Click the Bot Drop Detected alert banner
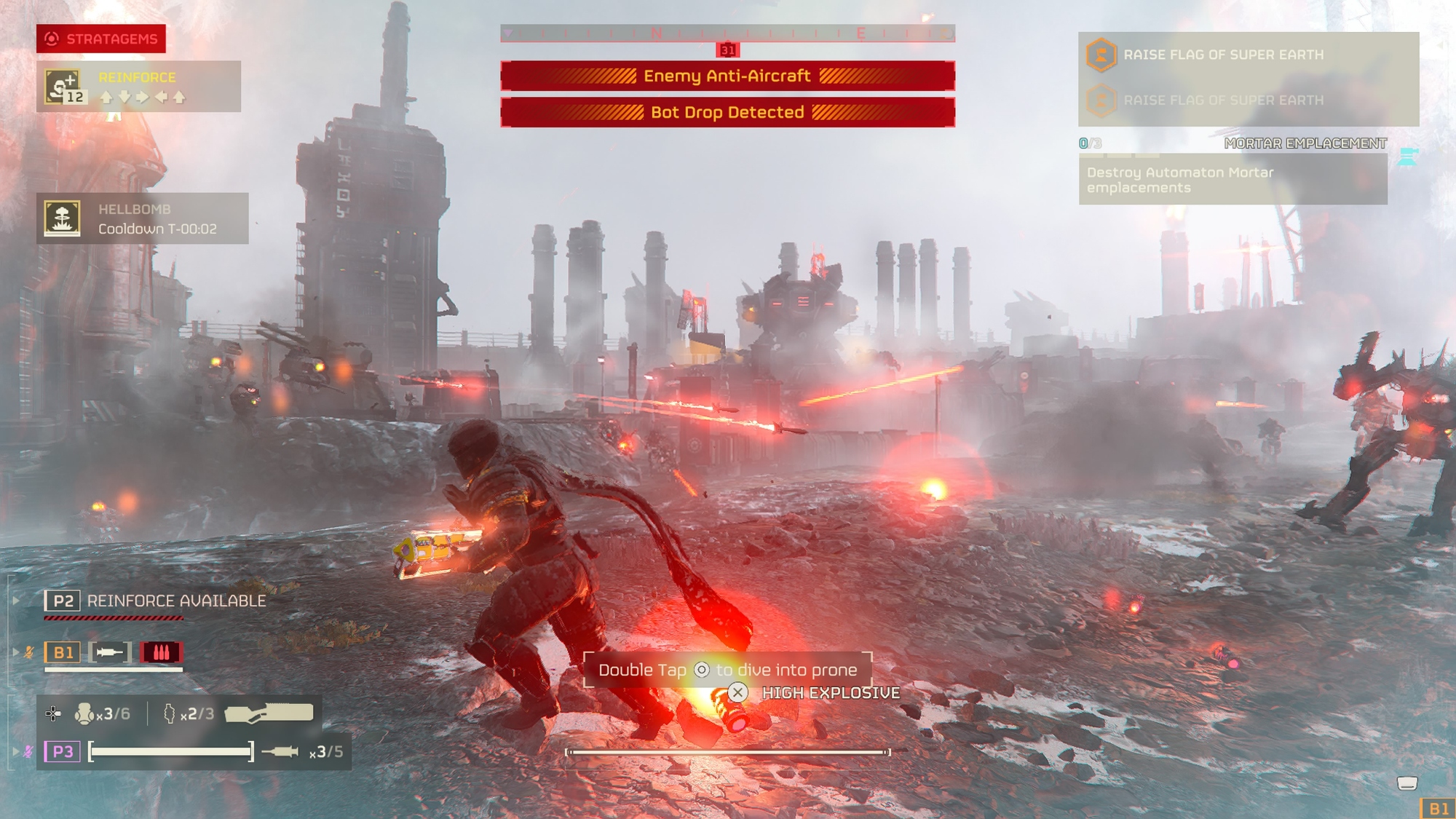1456x819 pixels. [x=727, y=112]
